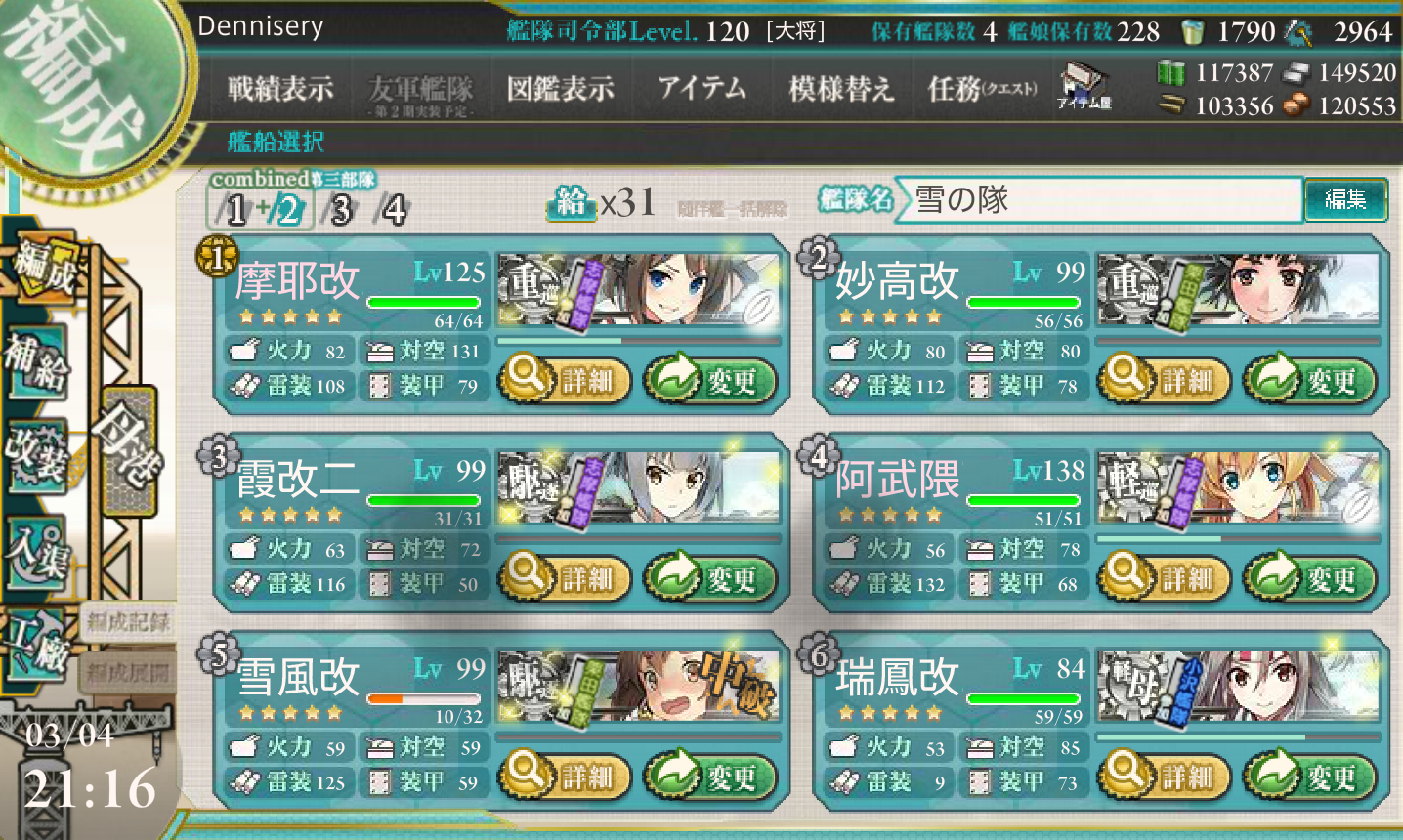The height and width of the screenshot is (840, 1403).
Task: Edit the fleet name with 編集 button
Action: 1345,199
